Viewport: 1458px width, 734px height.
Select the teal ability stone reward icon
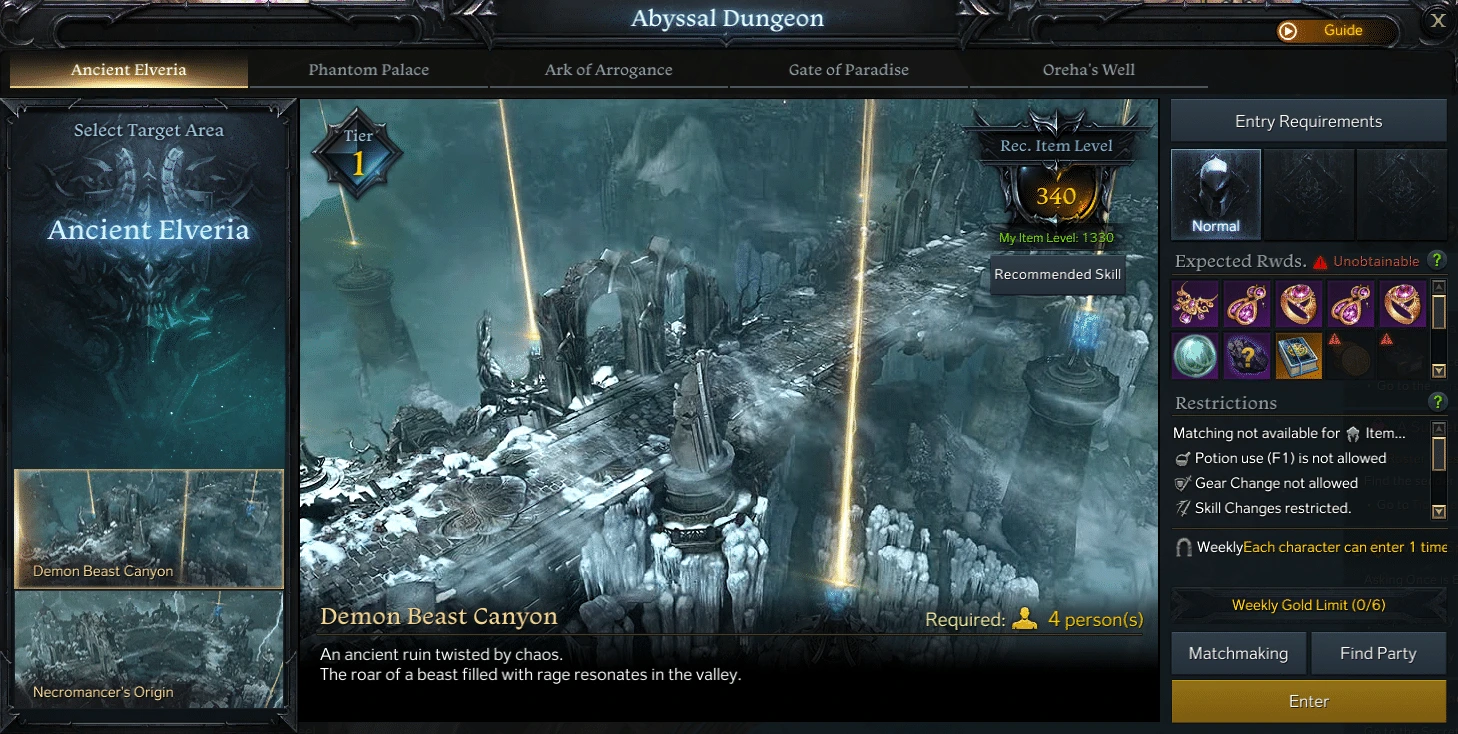tap(1195, 355)
